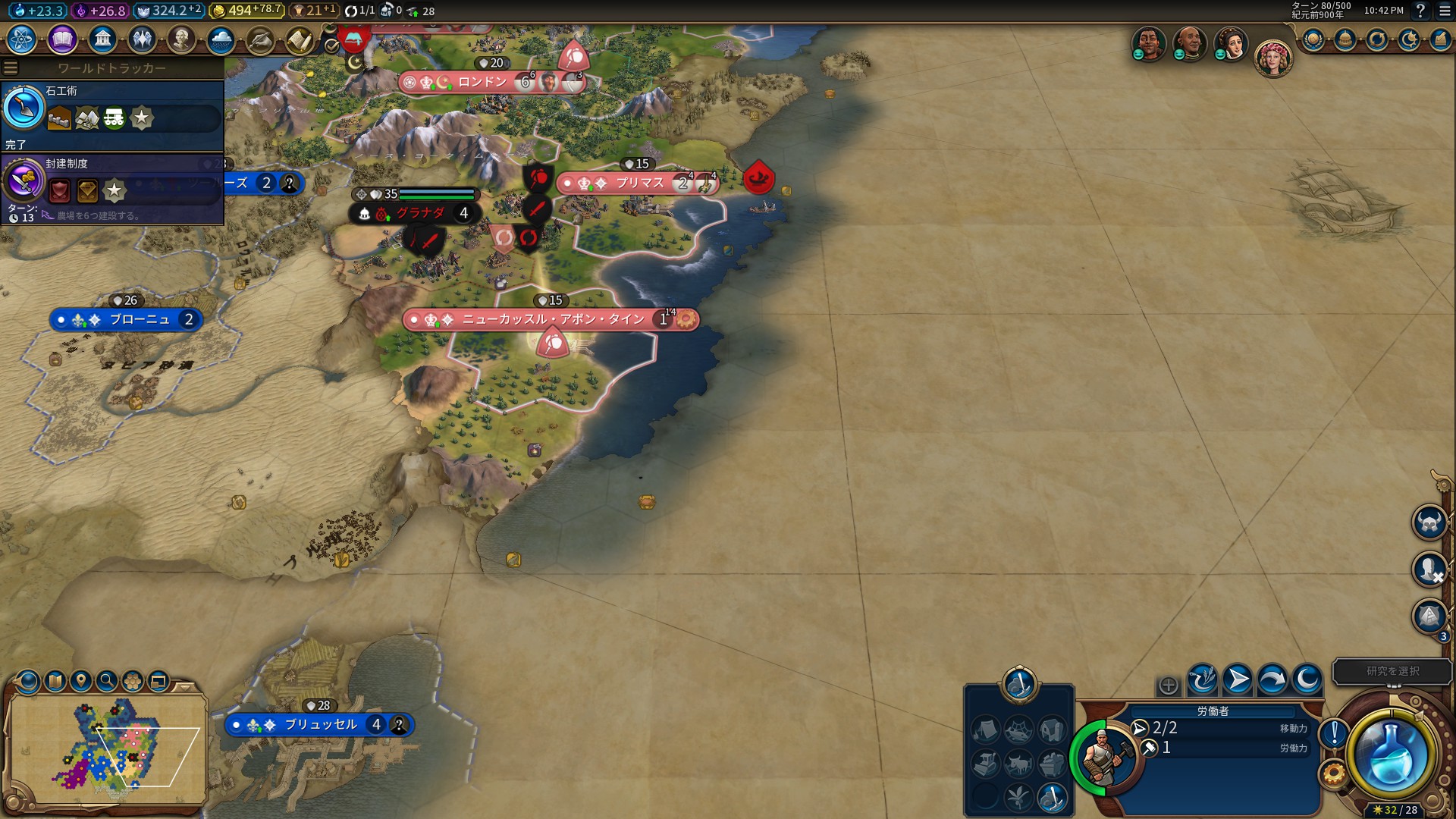Open the civics tree book button
The width and height of the screenshot is (1456, 819).
point(62,39)
